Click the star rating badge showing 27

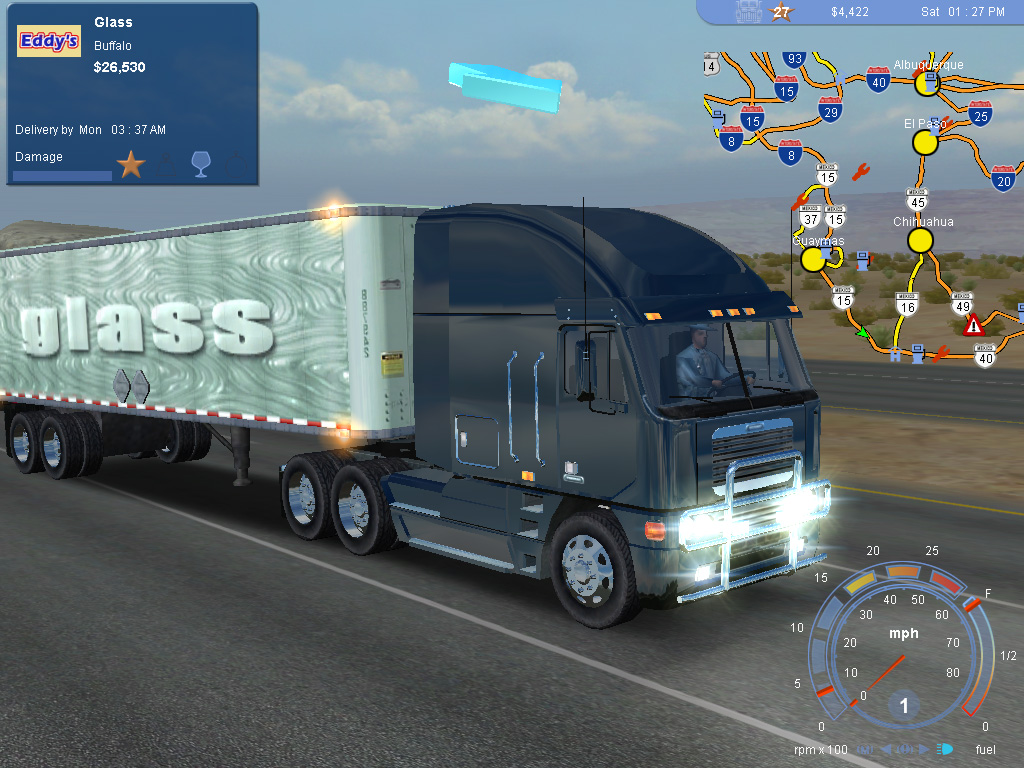click(781, 12)
